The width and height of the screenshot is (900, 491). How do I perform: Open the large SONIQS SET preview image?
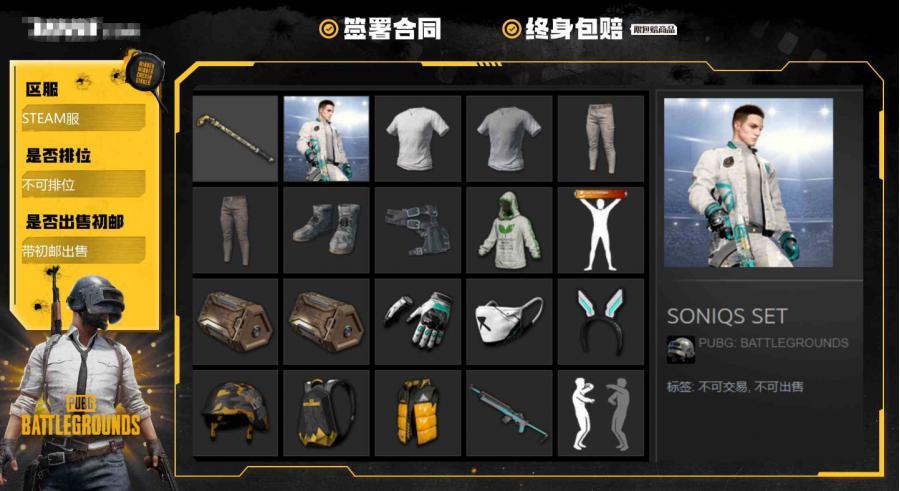point(748,183)
